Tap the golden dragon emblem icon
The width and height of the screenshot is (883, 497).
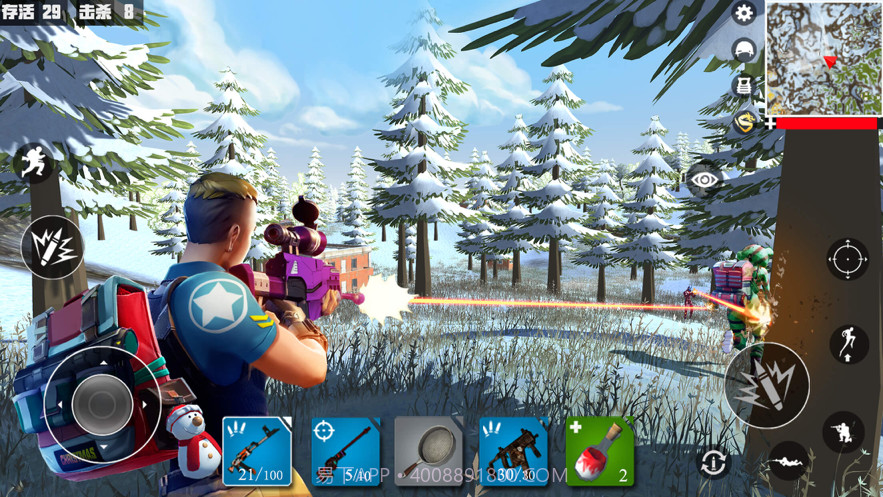coord(743,122)
